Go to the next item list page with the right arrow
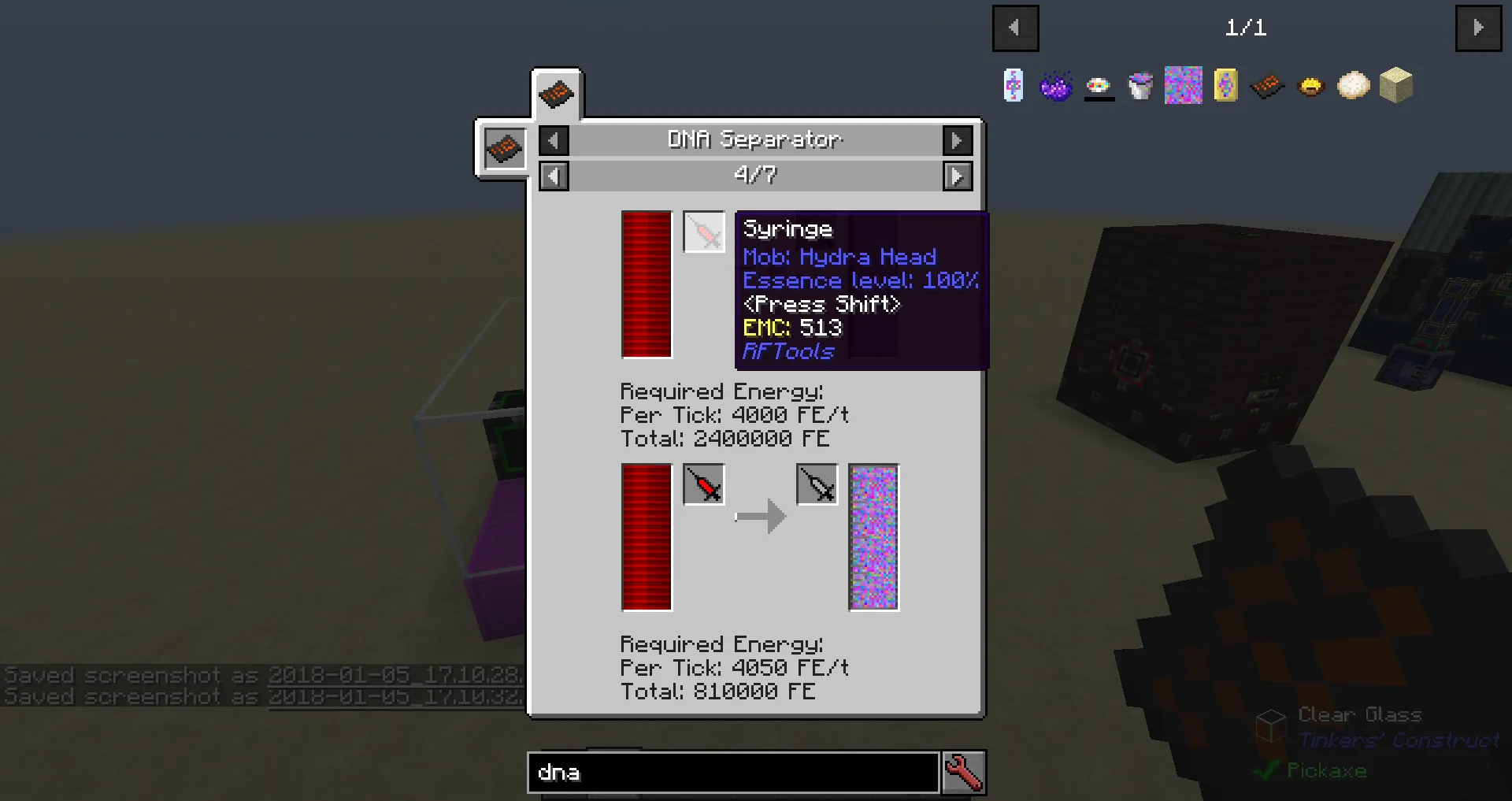The image size is (1512, 801). (1479, 28)
